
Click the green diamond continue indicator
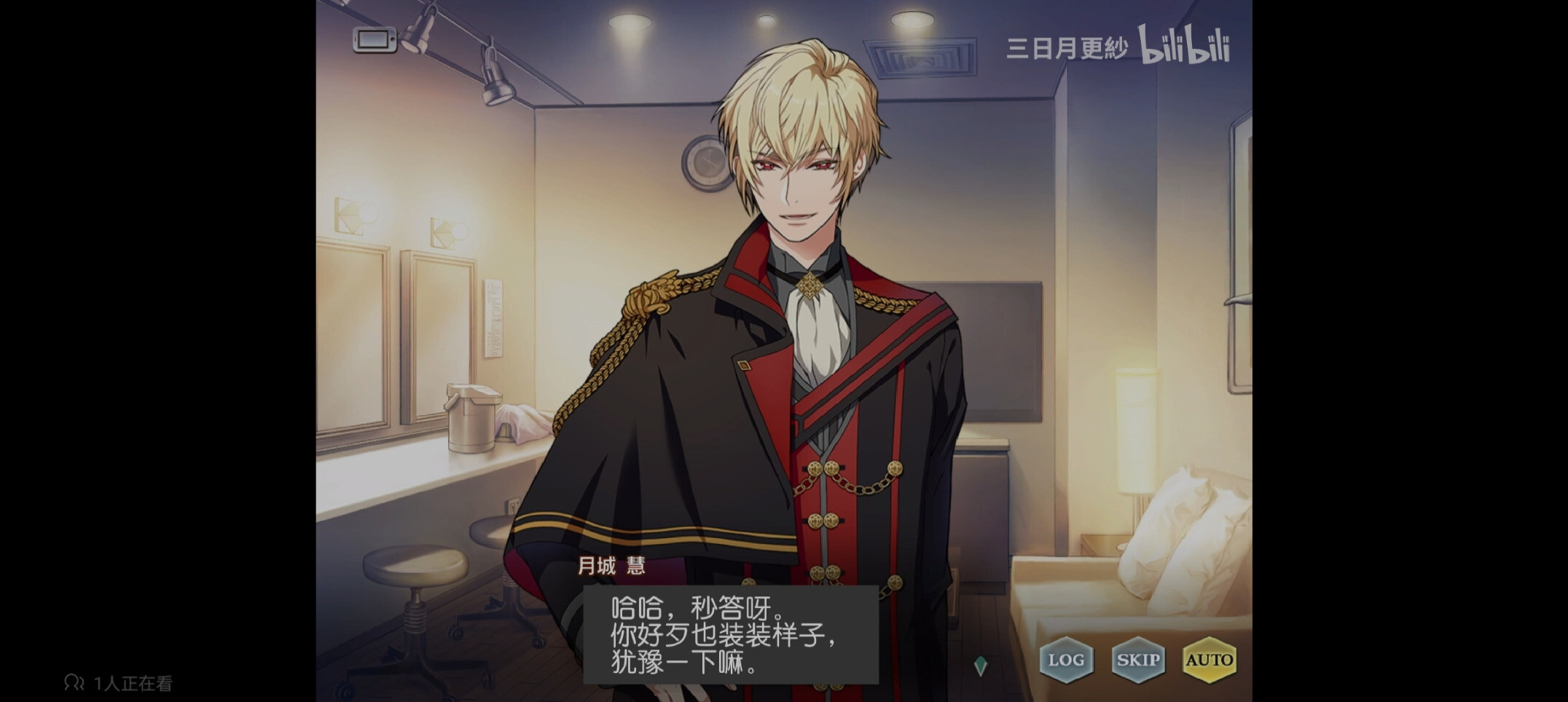coord(981,665)
